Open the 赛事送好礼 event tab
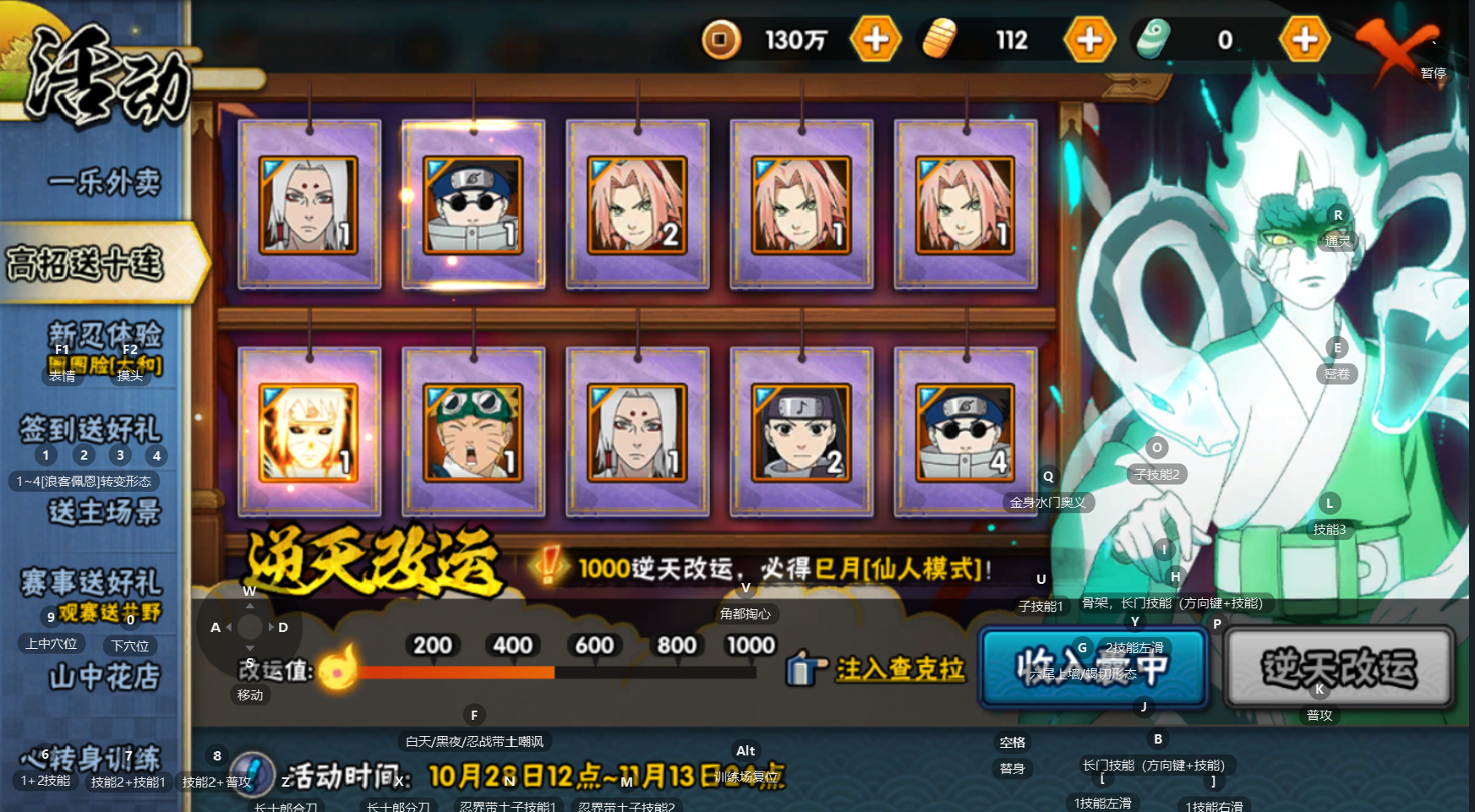 90,582
